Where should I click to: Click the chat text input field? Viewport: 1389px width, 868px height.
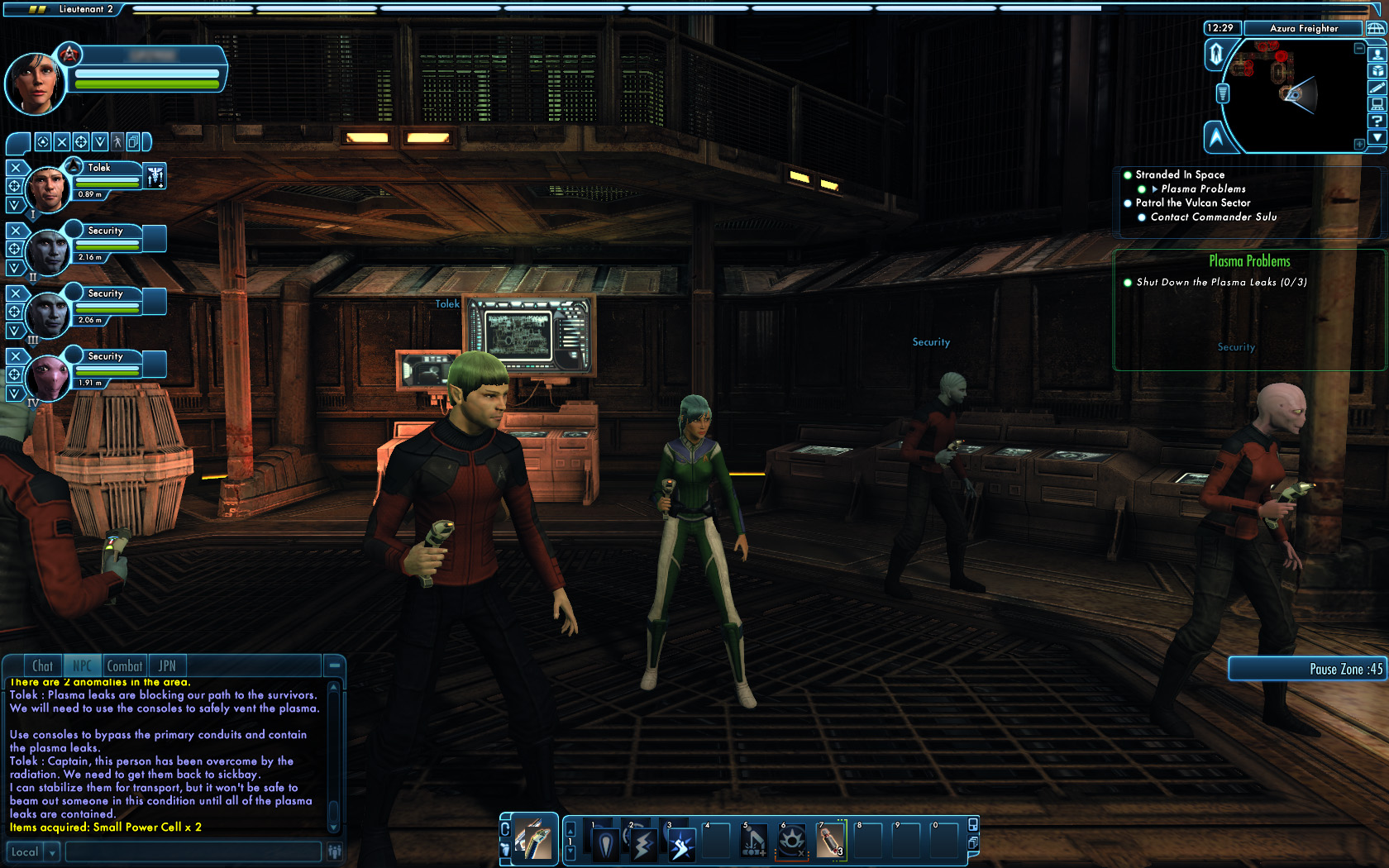tap(193, 852)
